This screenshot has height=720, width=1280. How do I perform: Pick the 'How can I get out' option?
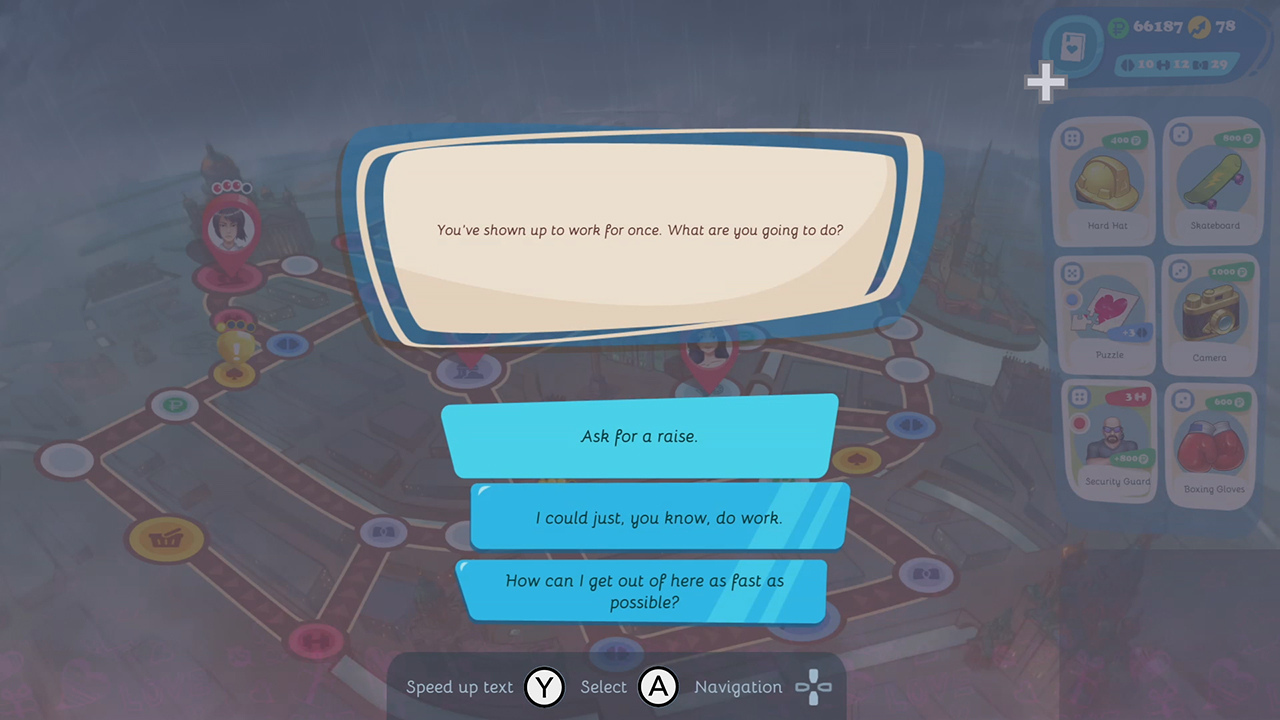pos(645,591)
